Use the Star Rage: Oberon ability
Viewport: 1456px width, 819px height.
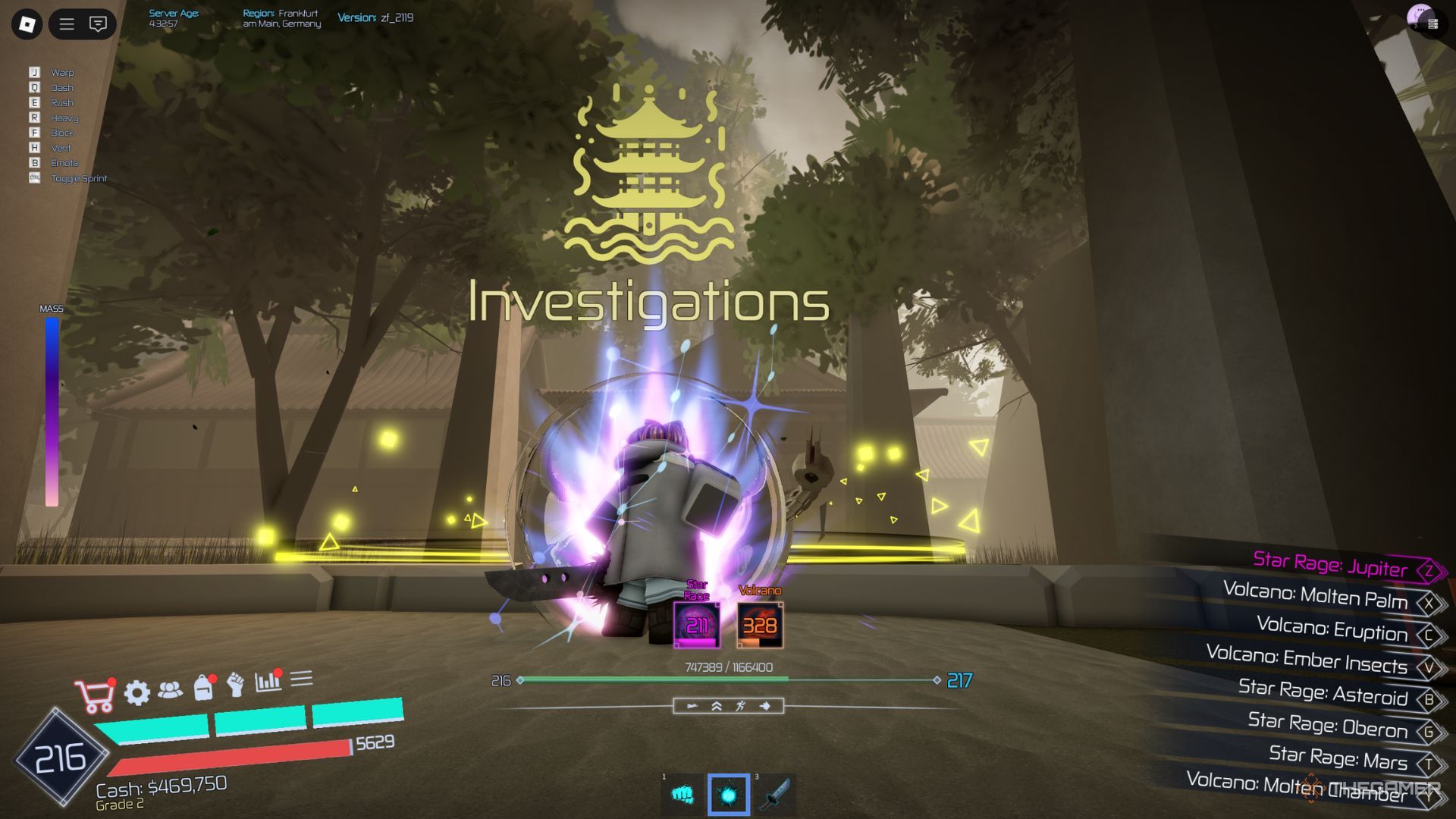pyautogui.click(x=1328, y=725)
